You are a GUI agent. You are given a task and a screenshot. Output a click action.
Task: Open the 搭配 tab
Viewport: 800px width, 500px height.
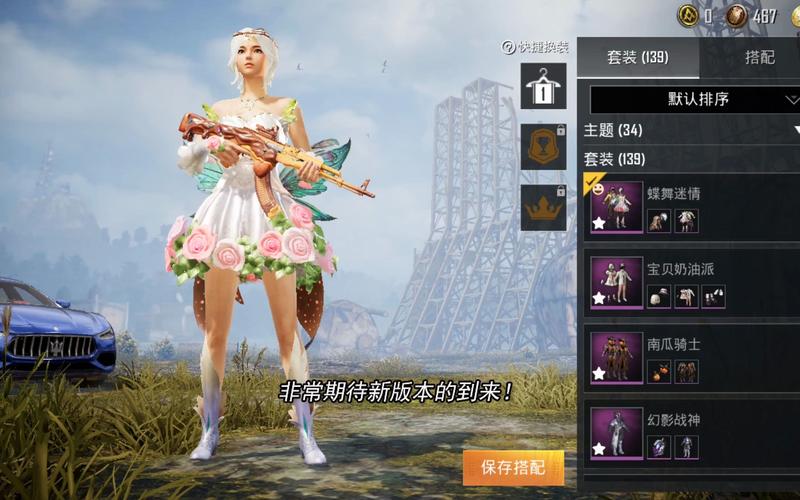pyautogui.click(x=759, y=57)
